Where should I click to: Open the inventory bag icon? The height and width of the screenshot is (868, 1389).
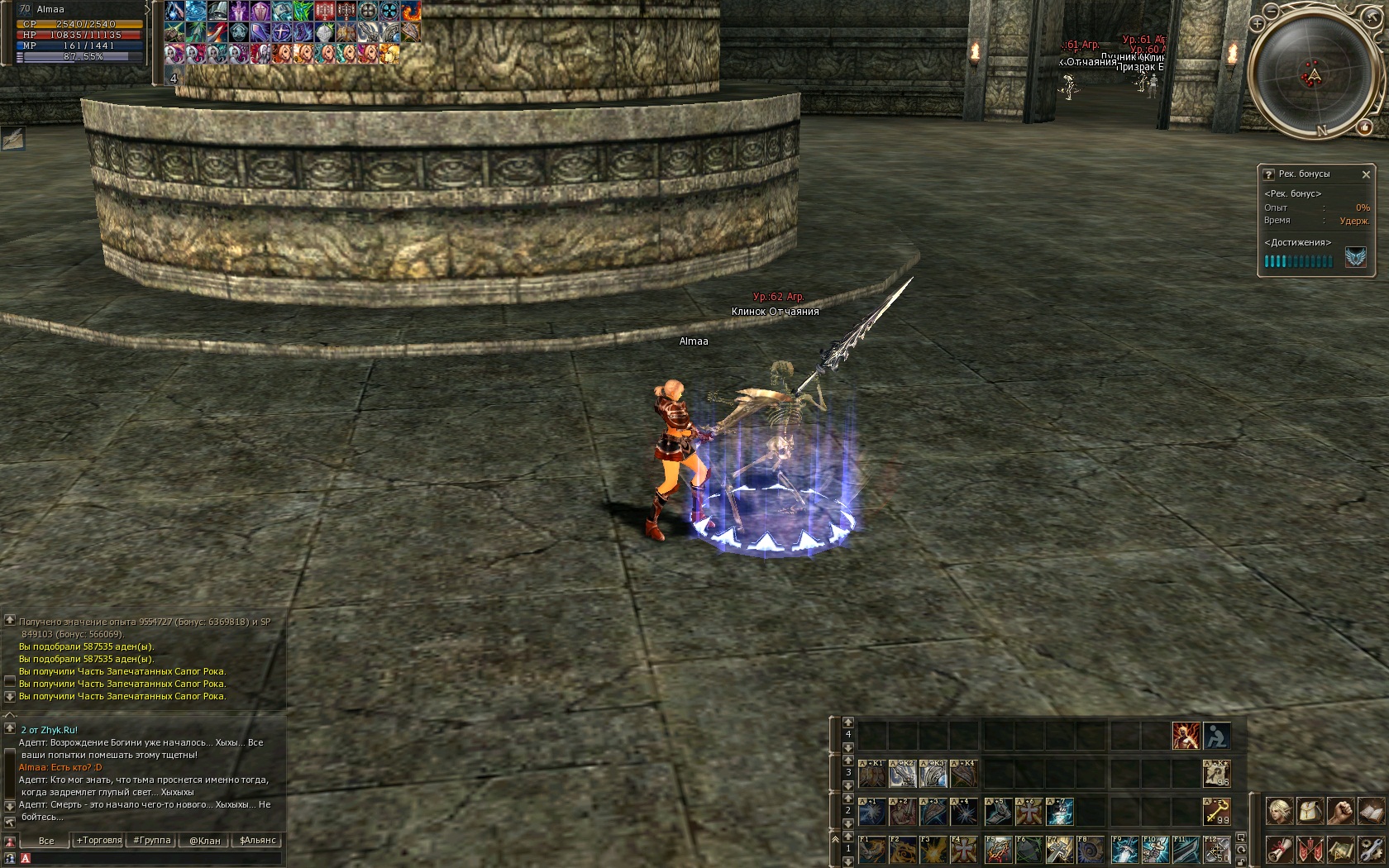coord(1310,811)
